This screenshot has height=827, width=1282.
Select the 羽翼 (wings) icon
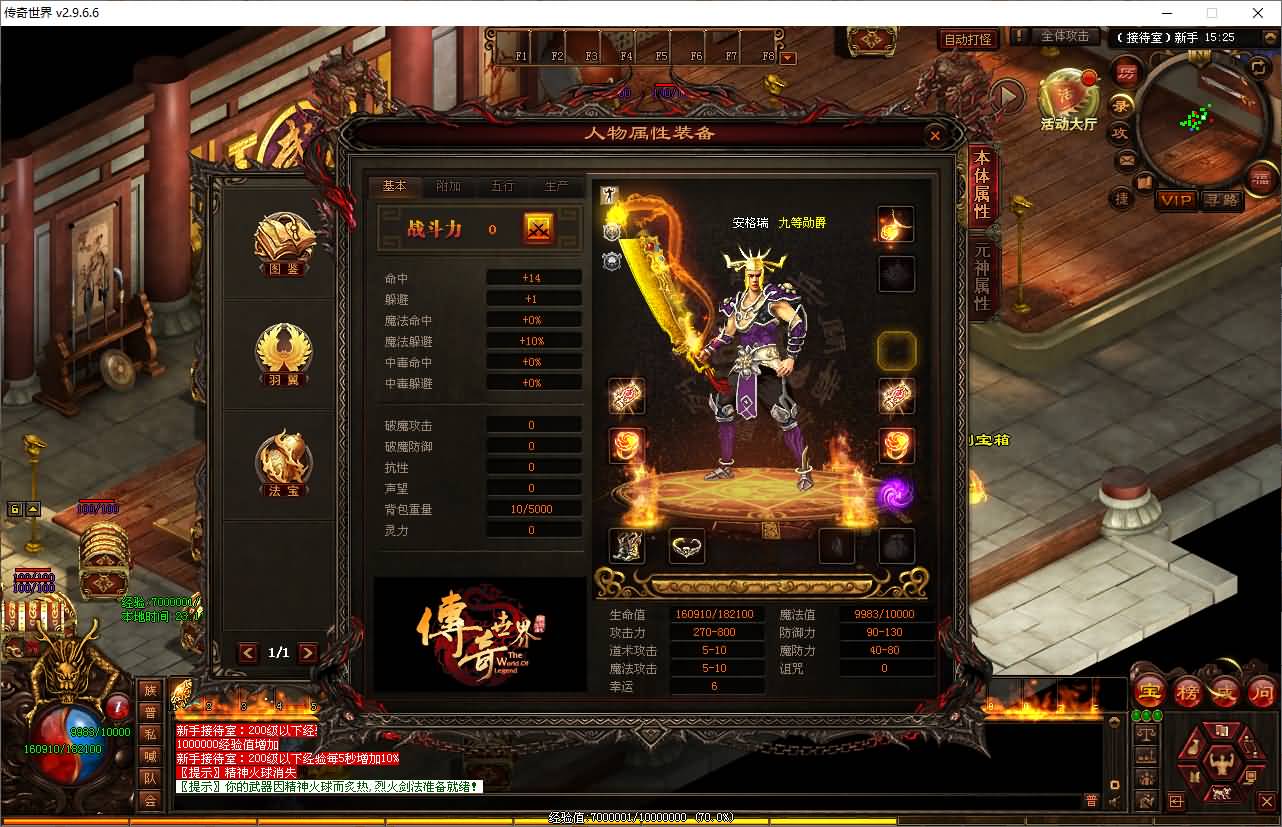click(x=283, y=353)
